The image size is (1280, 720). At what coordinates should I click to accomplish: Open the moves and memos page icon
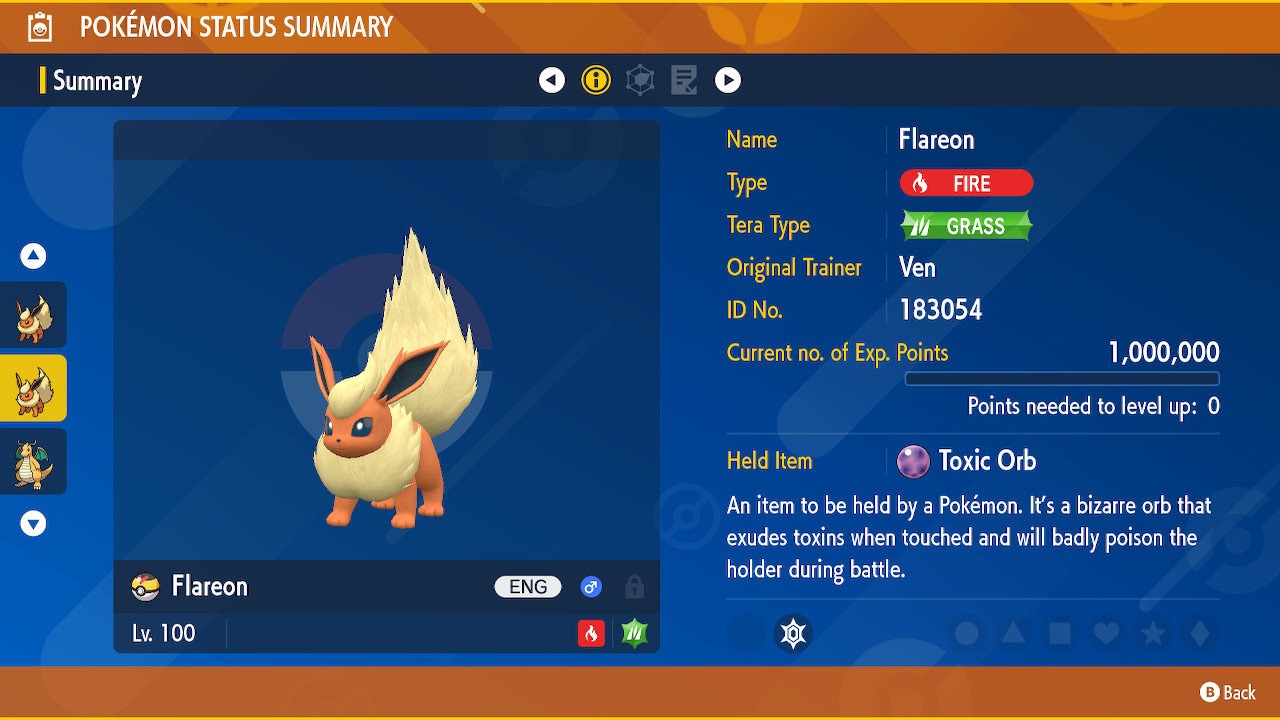[x=684, y=80]
